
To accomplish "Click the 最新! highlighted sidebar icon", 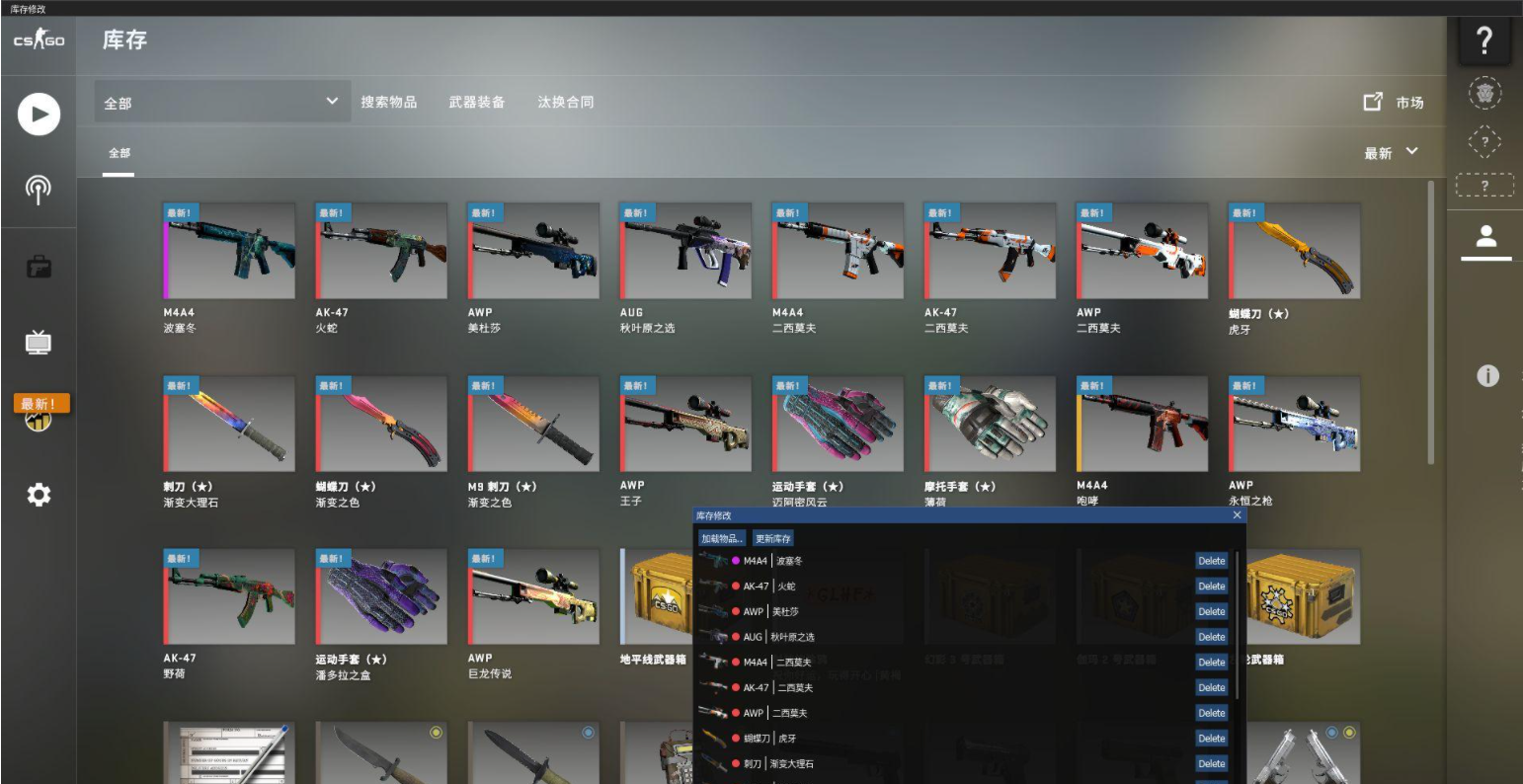I will click(x=38, y=407).
